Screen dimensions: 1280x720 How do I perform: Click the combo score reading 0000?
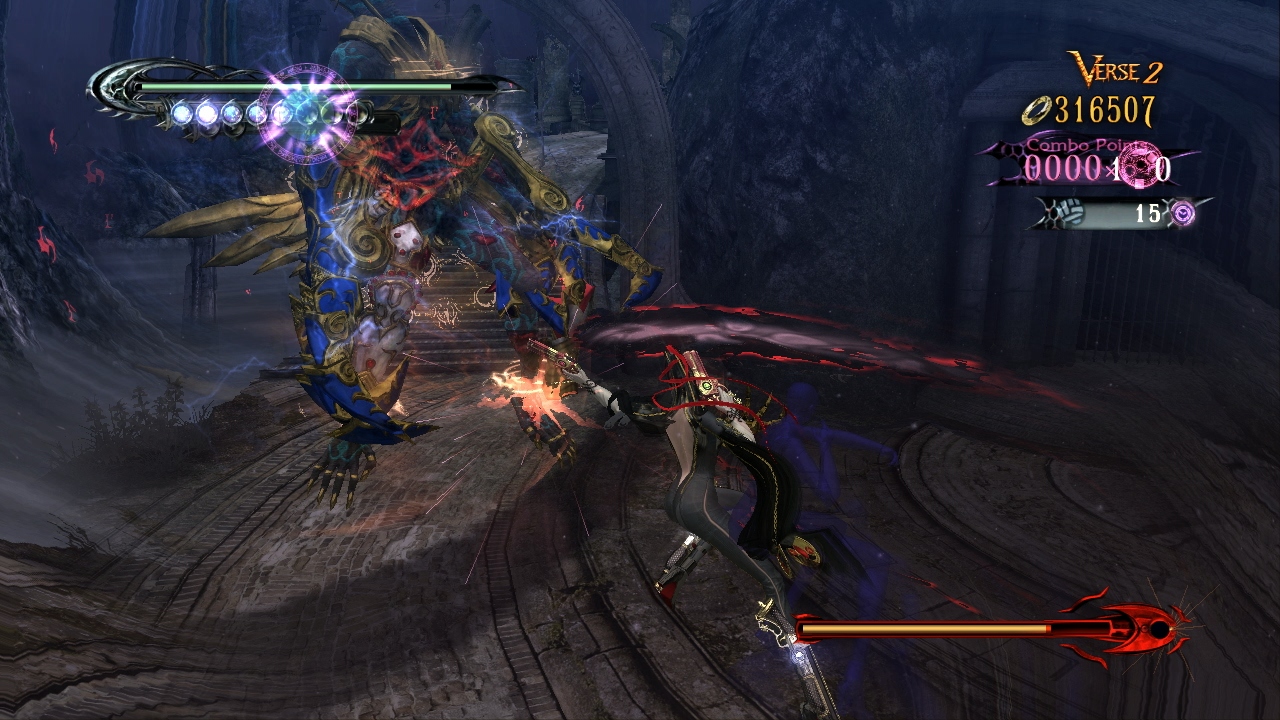[x=1062, y=166]
